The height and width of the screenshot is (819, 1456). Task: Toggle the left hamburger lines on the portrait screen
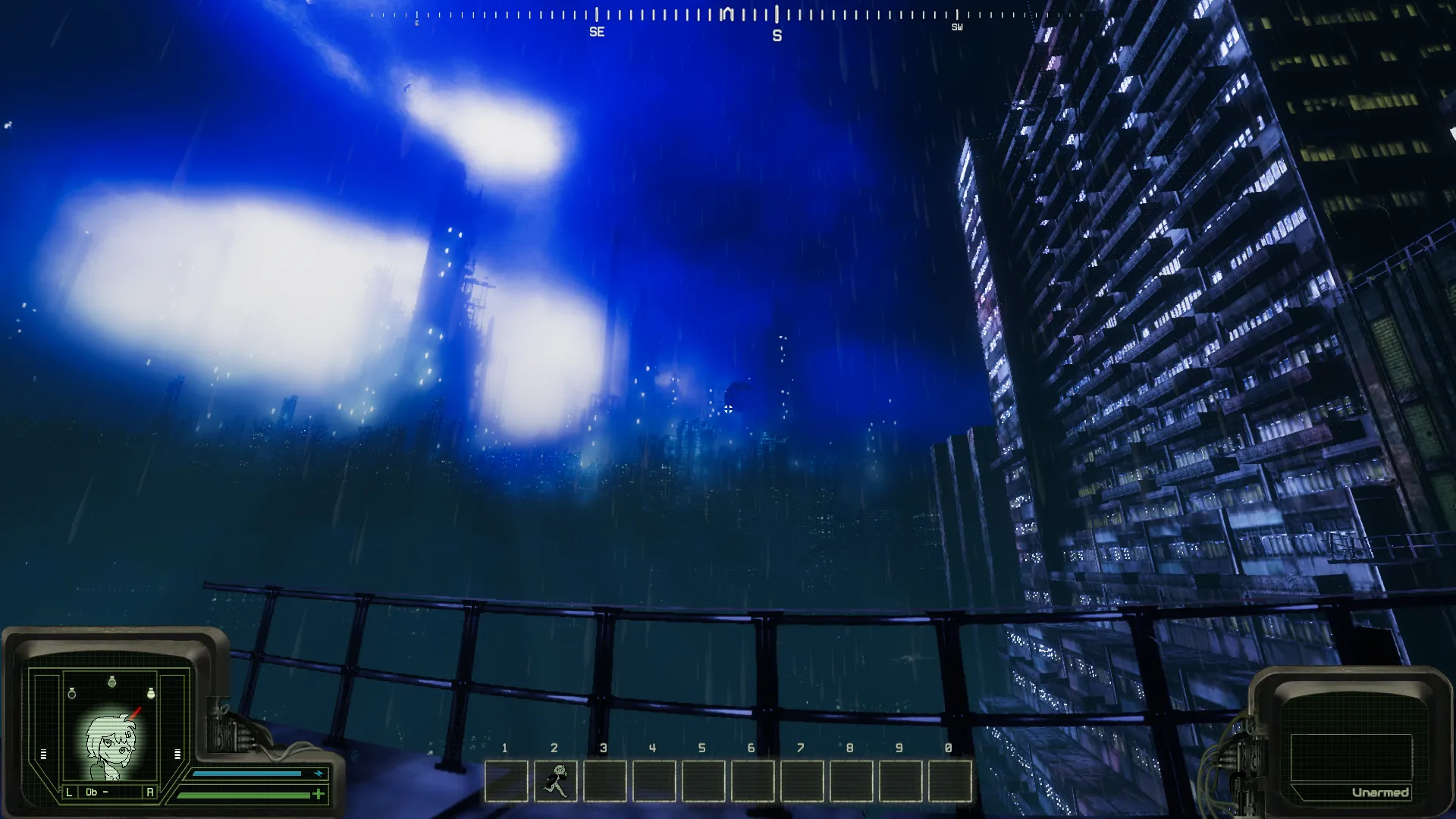point(45,754)
